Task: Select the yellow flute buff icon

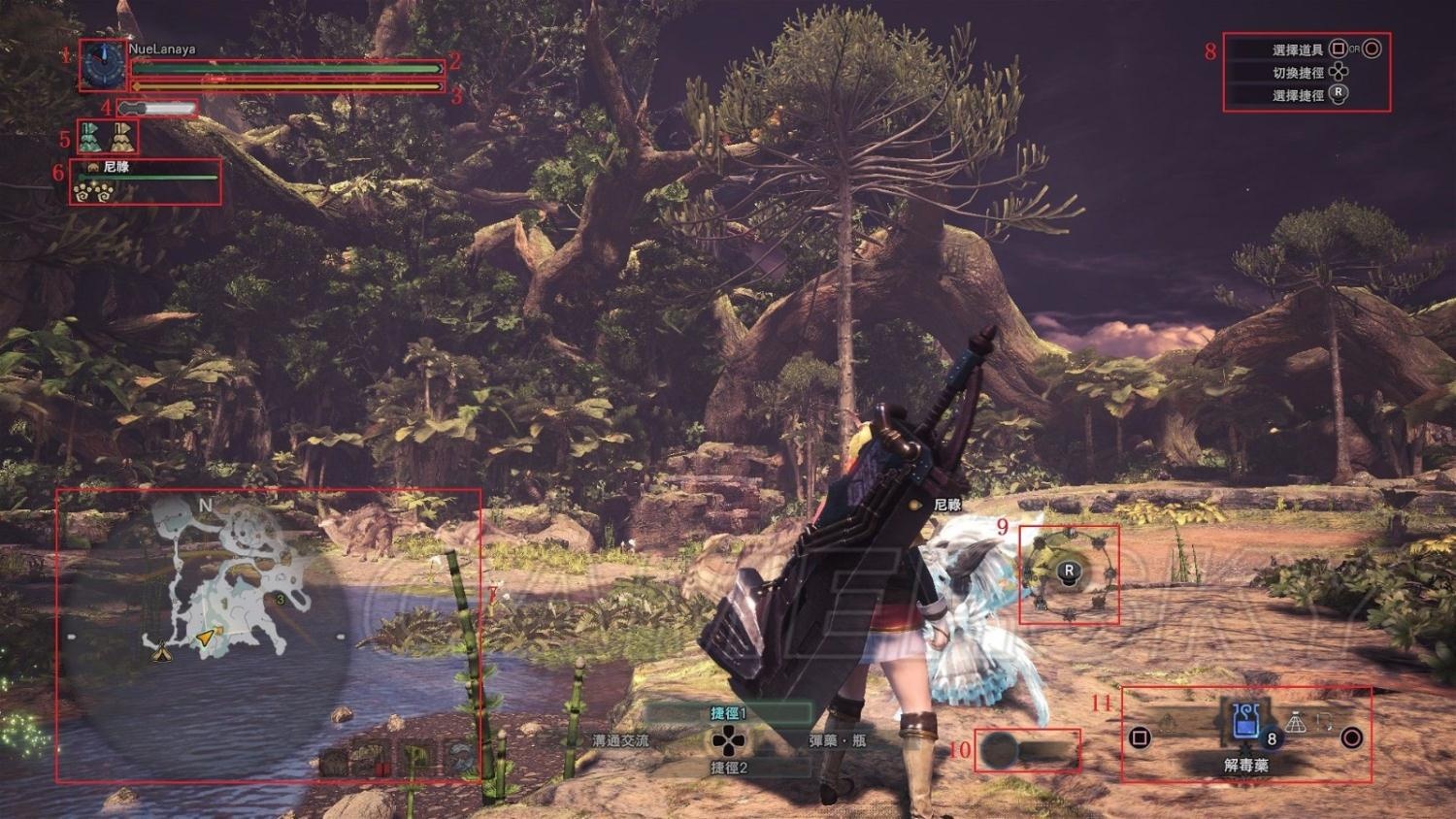Action: point(121,138)
